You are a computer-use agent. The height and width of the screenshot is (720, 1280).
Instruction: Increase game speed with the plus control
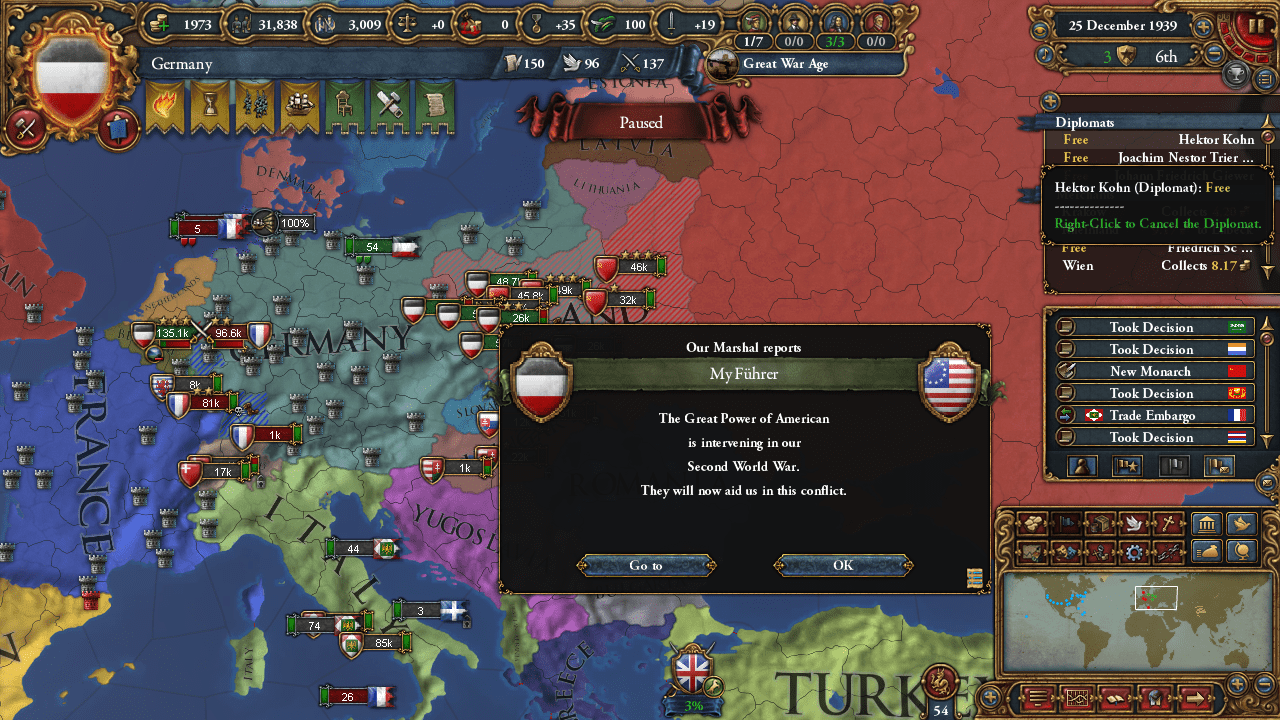coord(1204,26)
